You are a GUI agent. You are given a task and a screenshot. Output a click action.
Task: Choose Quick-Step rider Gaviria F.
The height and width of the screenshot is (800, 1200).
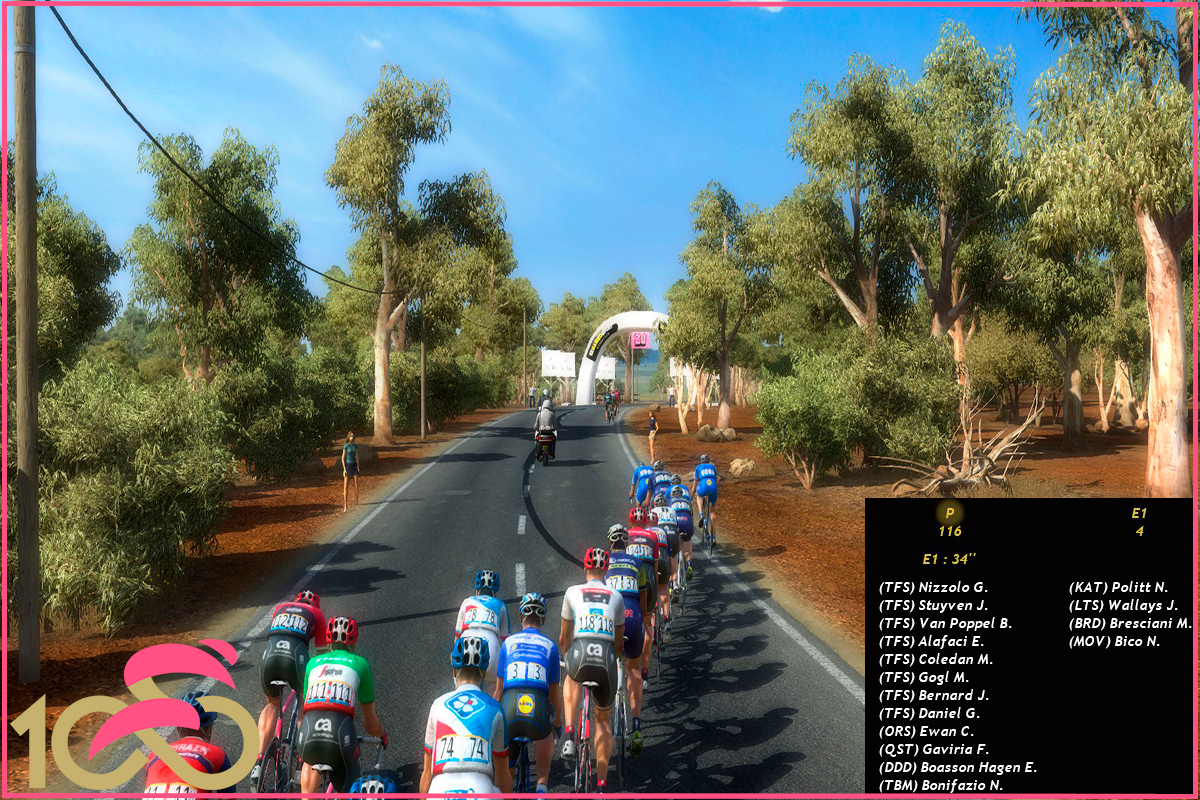pos(933,750)
